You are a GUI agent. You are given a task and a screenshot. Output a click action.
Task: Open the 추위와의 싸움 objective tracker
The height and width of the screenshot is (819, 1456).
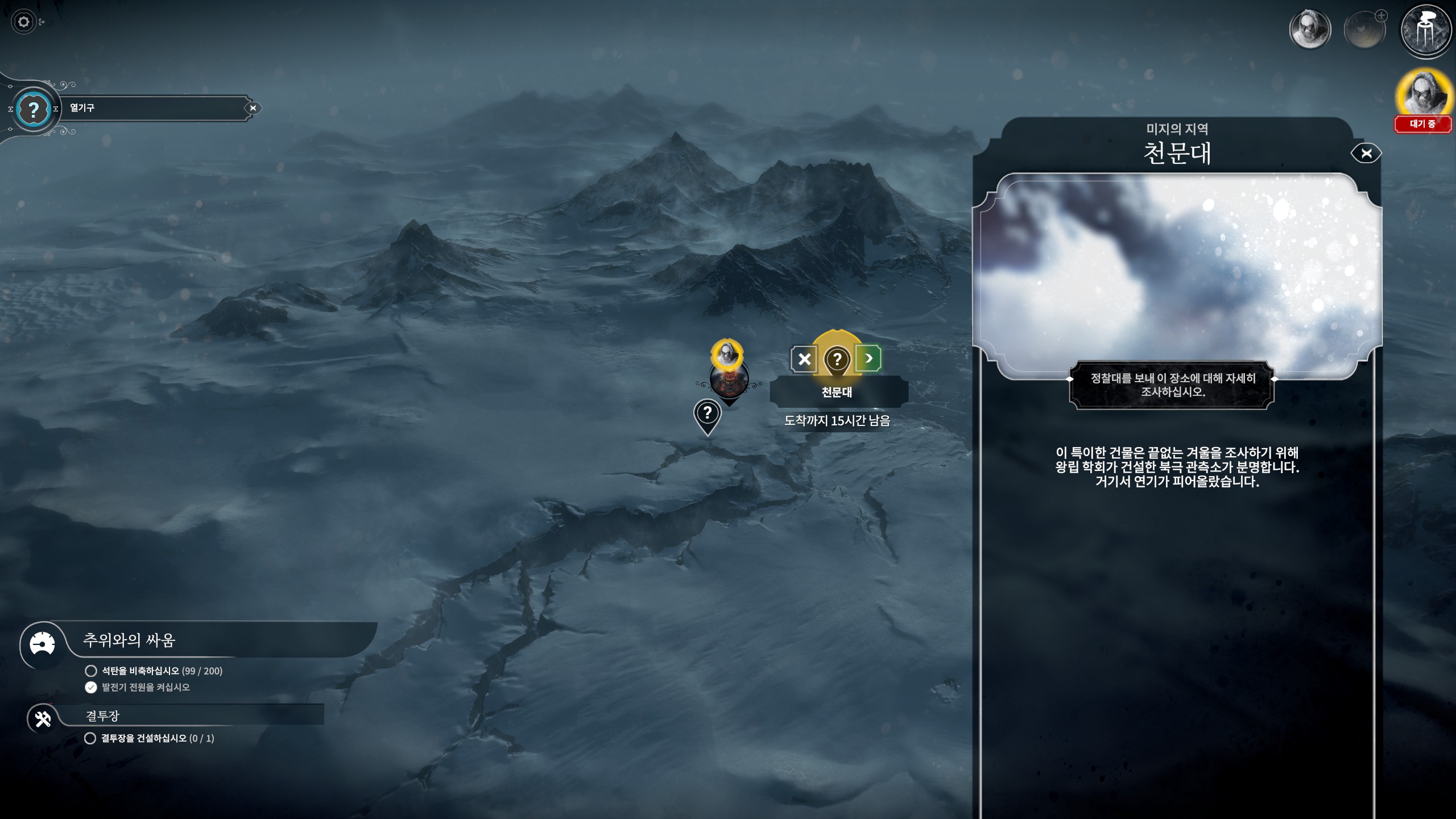pos(43,644)
